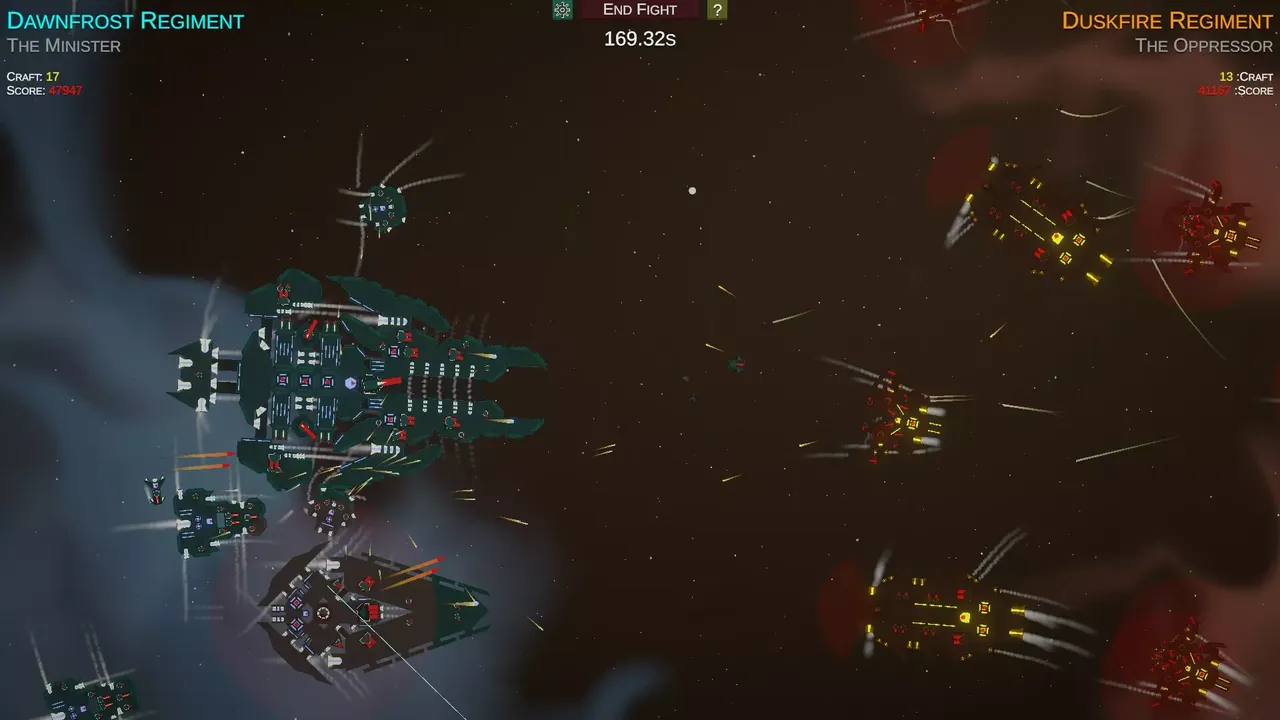Open the question mark help button

[x=717, y=10]
